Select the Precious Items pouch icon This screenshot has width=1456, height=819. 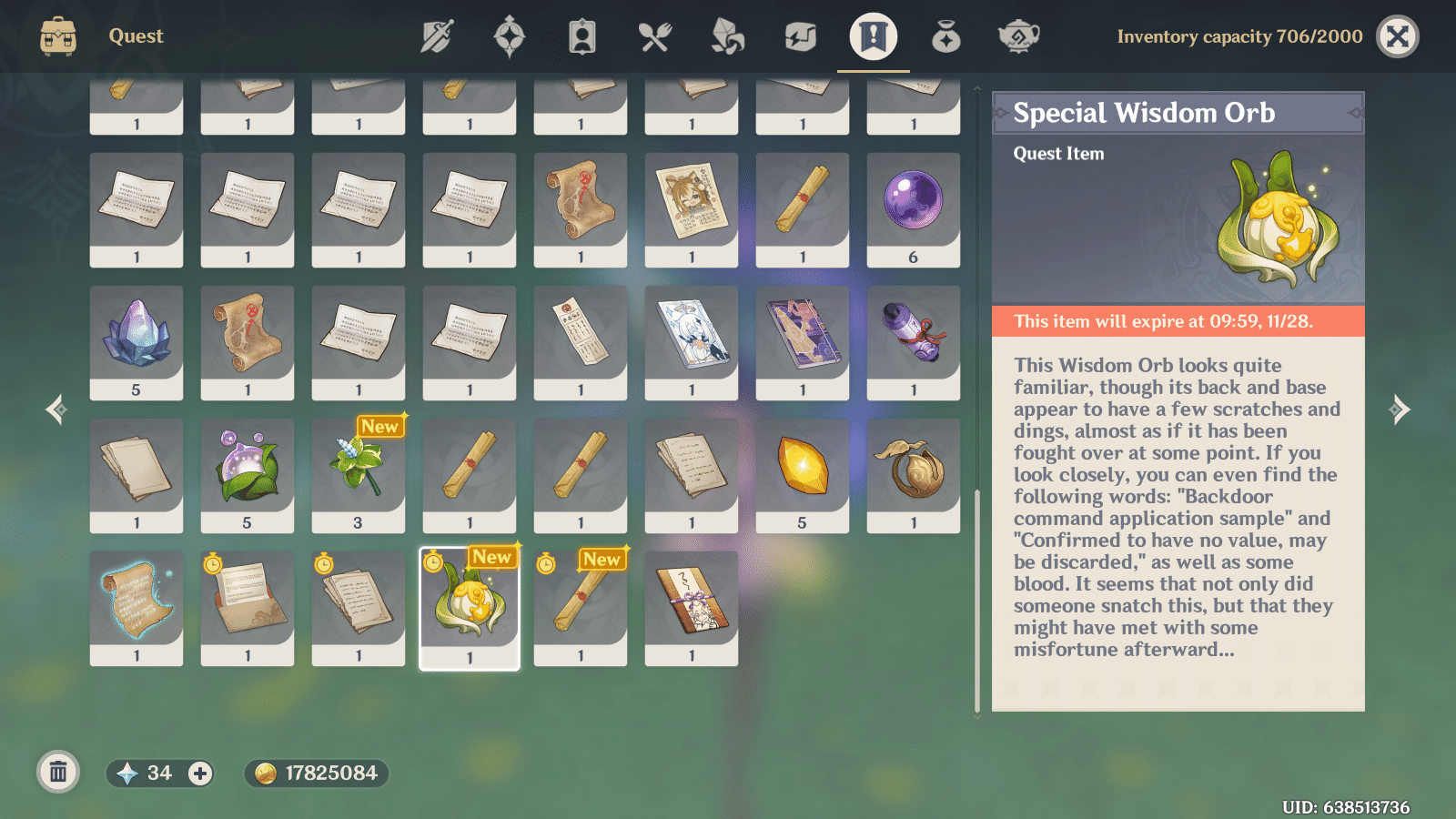coord(945,36)
